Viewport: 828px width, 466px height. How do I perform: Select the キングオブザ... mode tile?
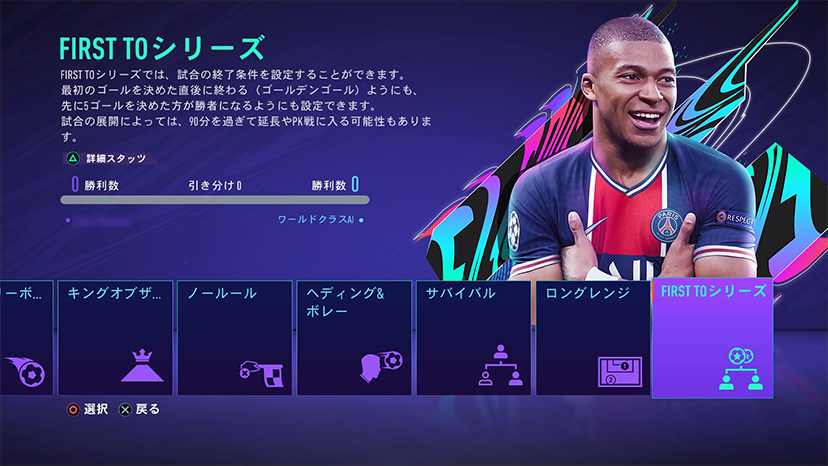(115, 338)
